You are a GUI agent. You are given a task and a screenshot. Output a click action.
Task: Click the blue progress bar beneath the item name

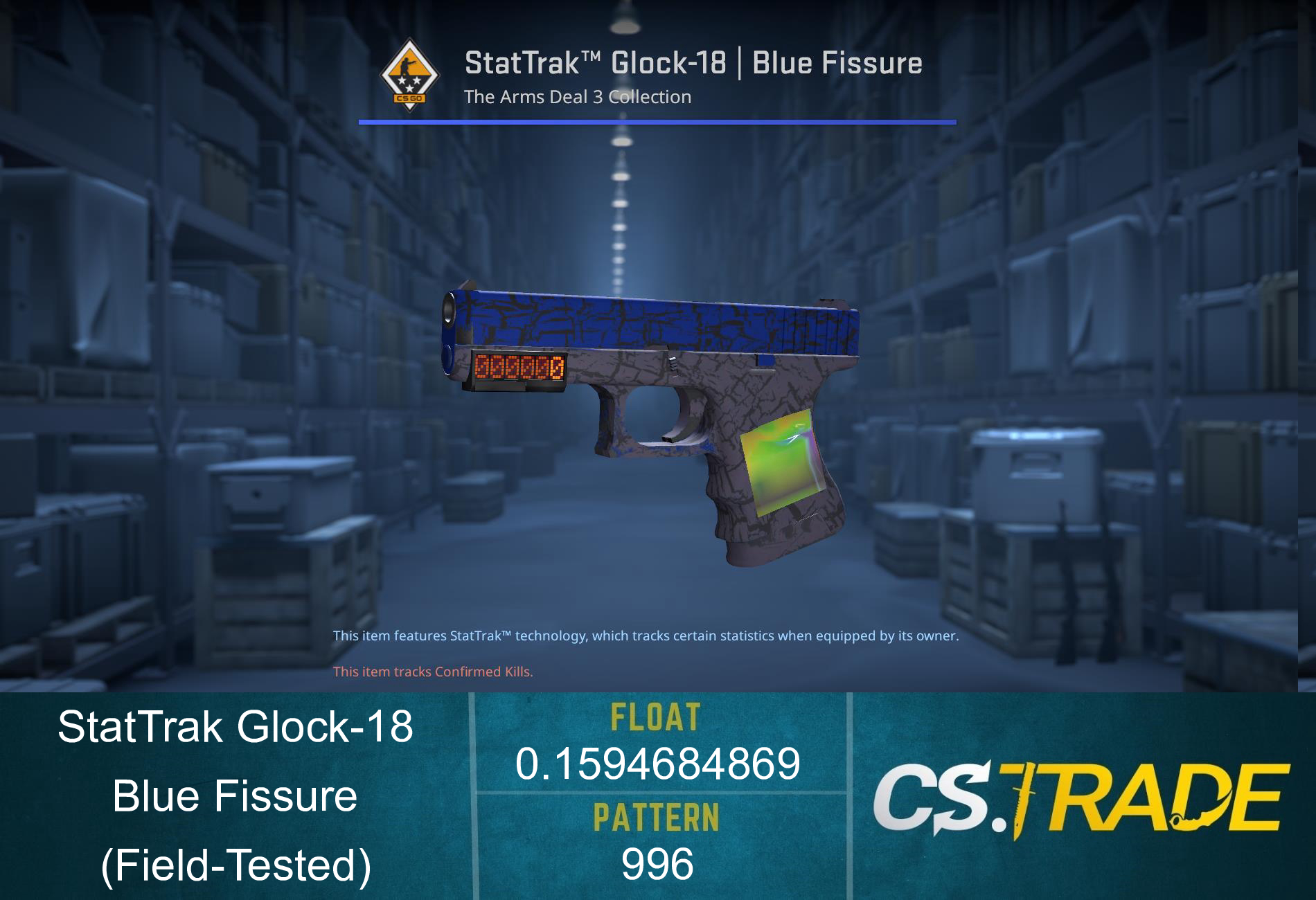(658, 123)
